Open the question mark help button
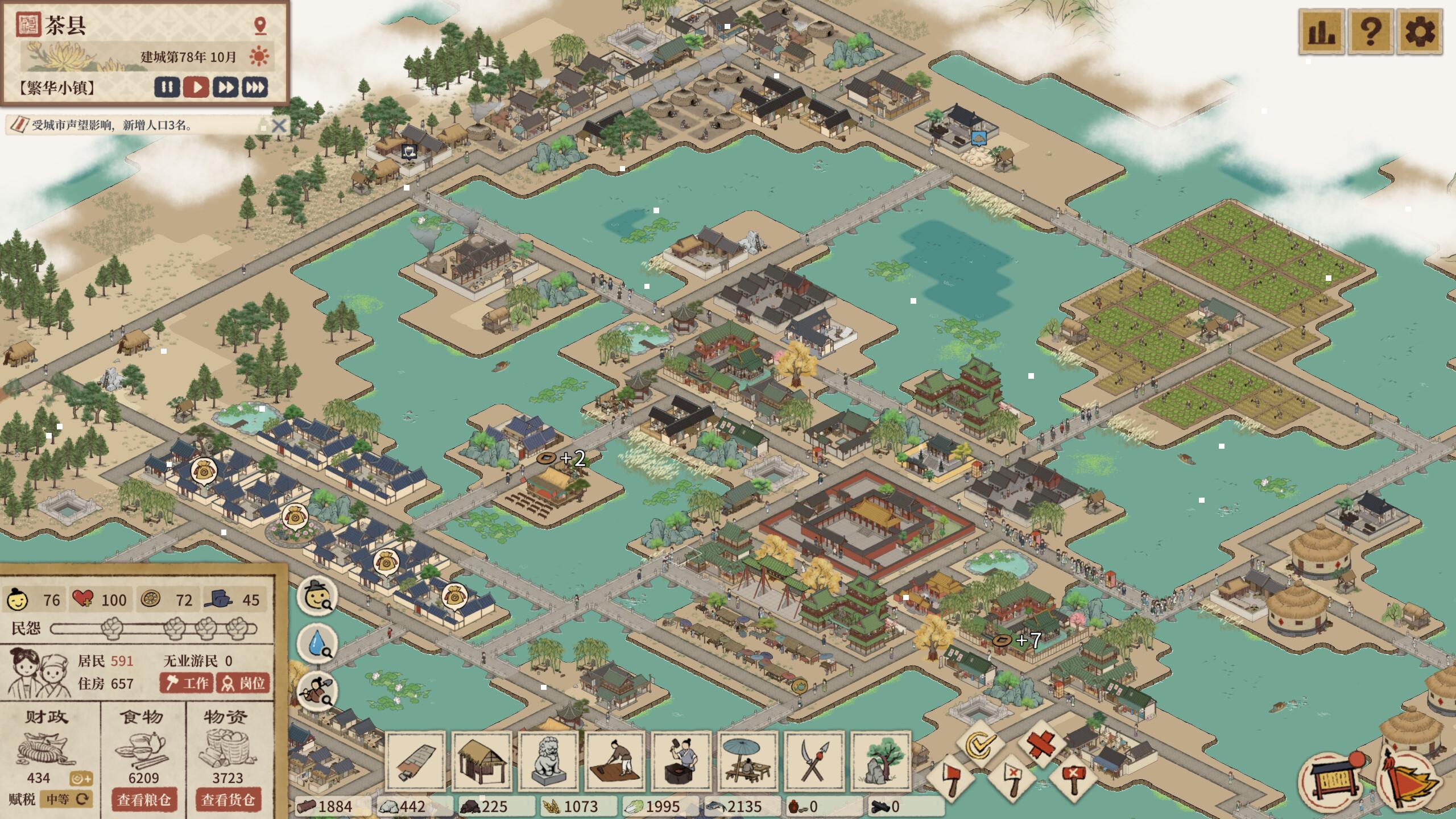1456x819 pixels. (1371, 31)
